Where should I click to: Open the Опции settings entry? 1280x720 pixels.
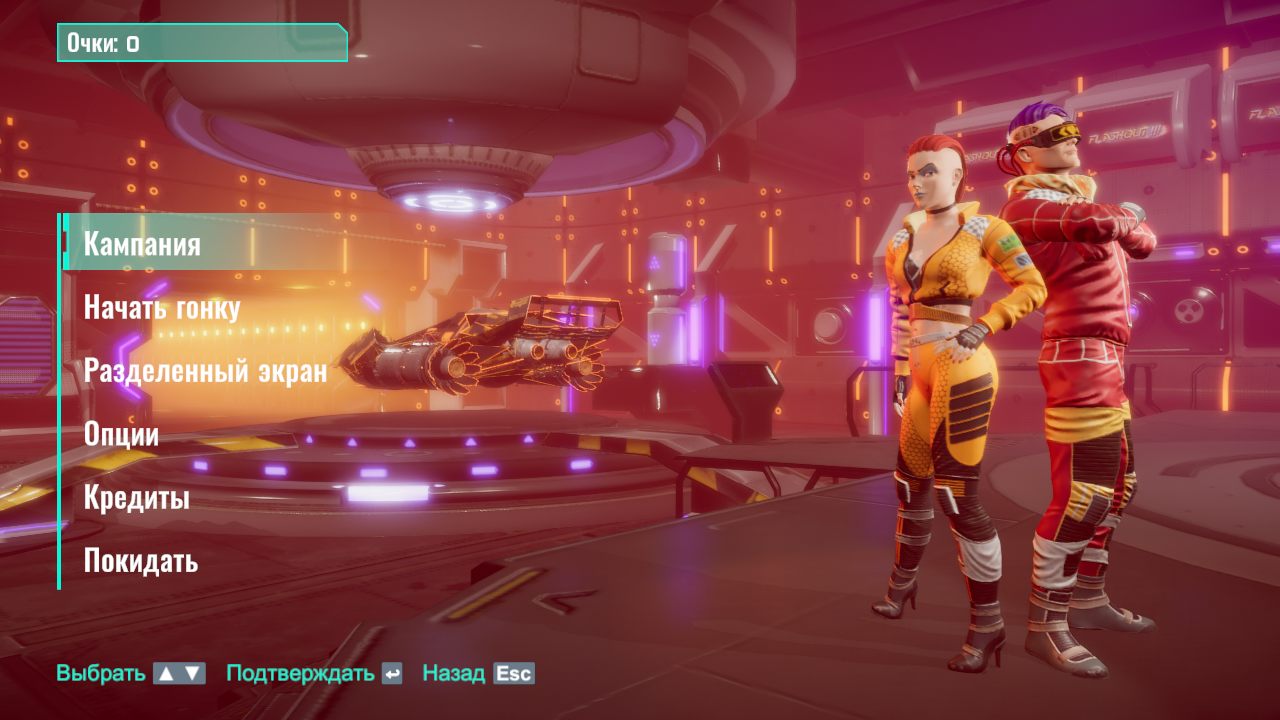tap(121, 434)
